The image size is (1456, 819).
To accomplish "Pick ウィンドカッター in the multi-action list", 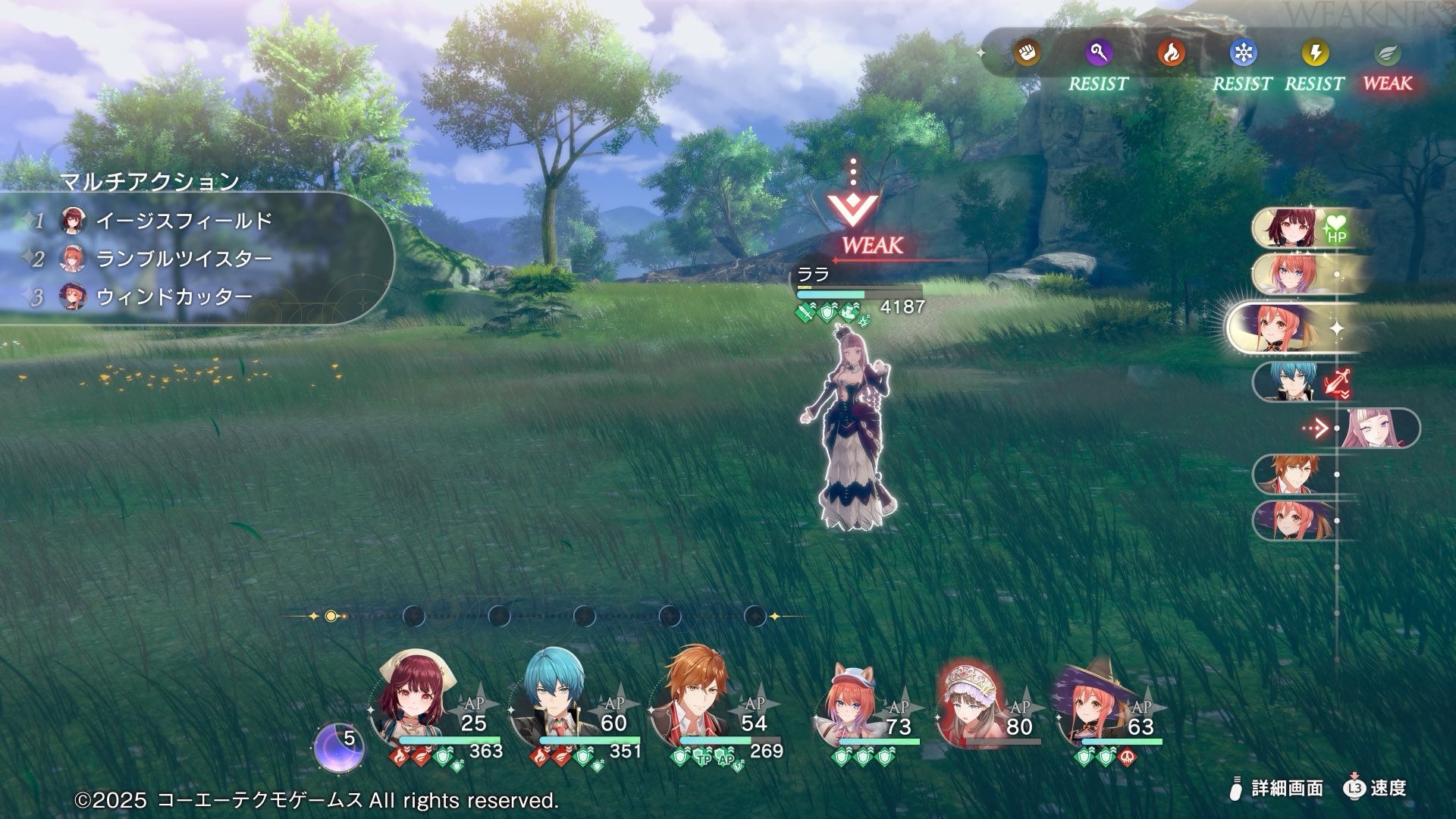I will (174, 297).
